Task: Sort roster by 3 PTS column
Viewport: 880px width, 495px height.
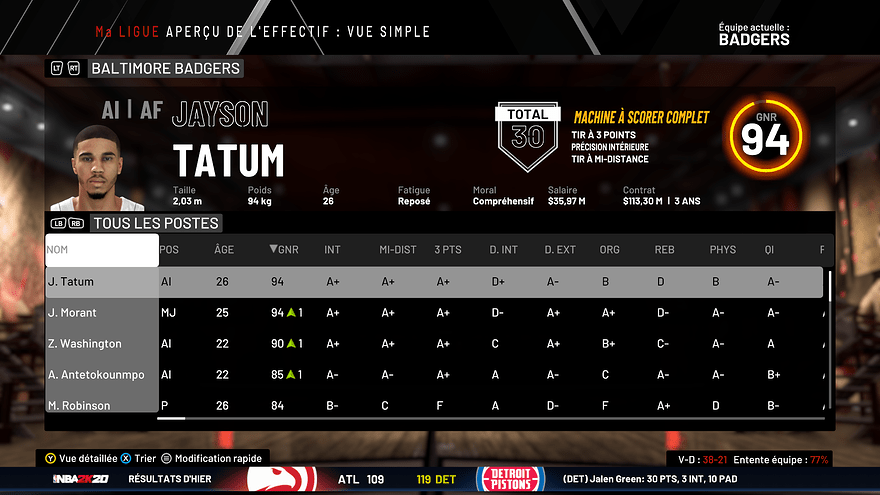Action: click(x=448, y=250)
